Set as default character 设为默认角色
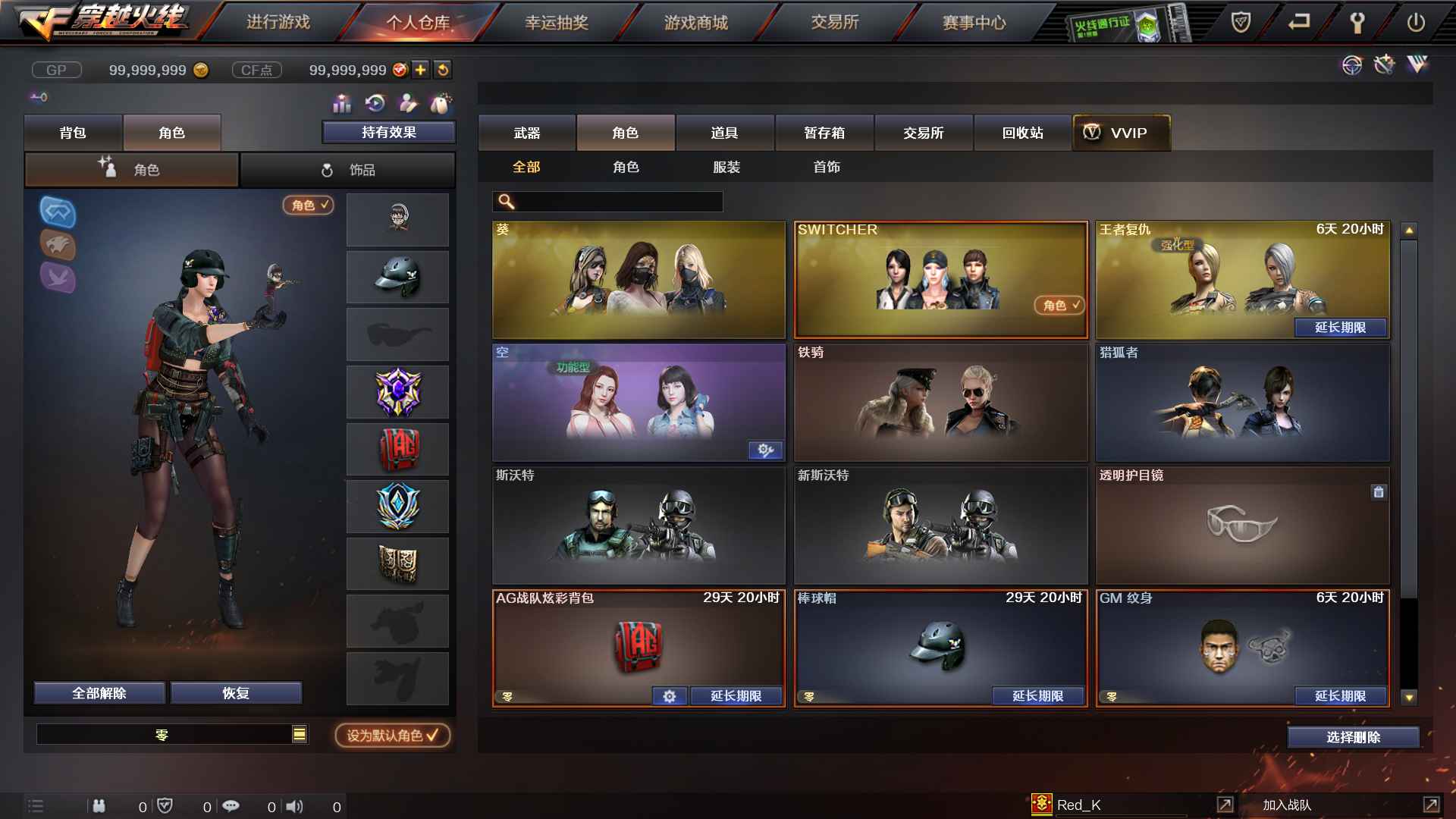This screenshot has width=1456, height=819. tap(392, 735)
